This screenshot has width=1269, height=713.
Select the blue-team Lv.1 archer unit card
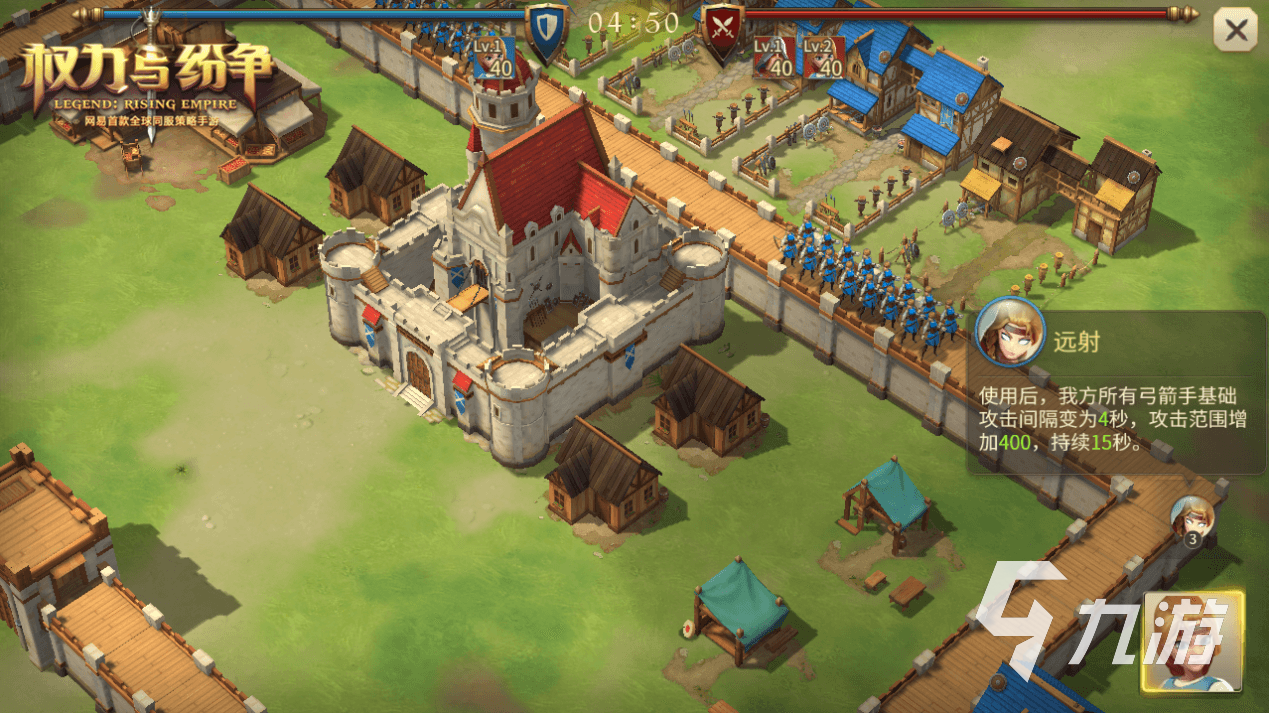494,58
